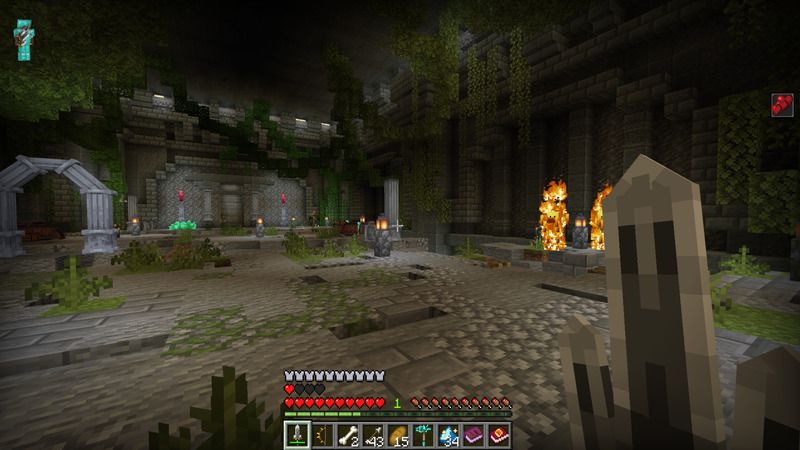Select the stack of 43 arrows
Viewport: 800px width, 450px height.
coord(373,435)
